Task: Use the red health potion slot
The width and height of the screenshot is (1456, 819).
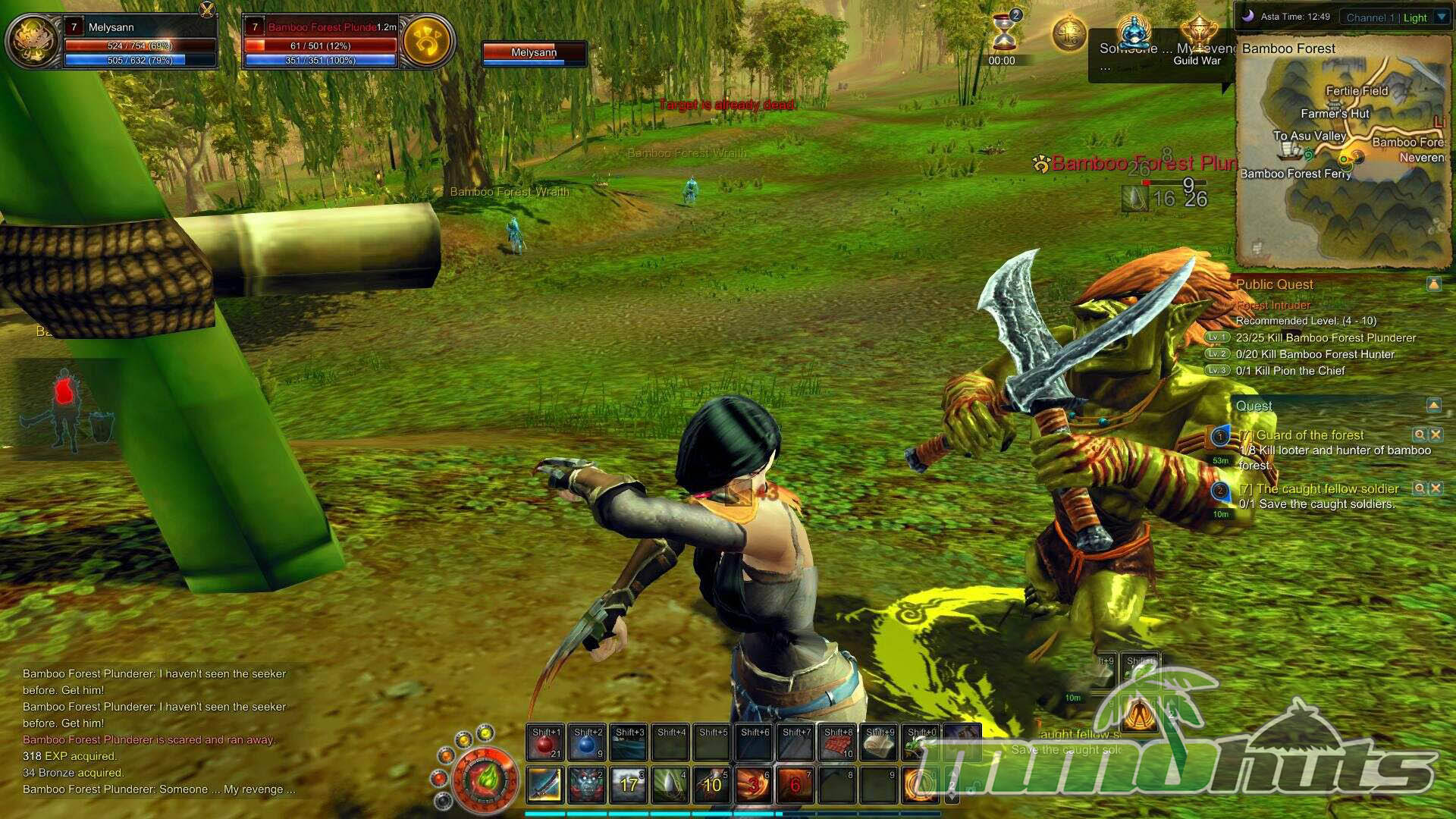Action: (x=545, y=742)
